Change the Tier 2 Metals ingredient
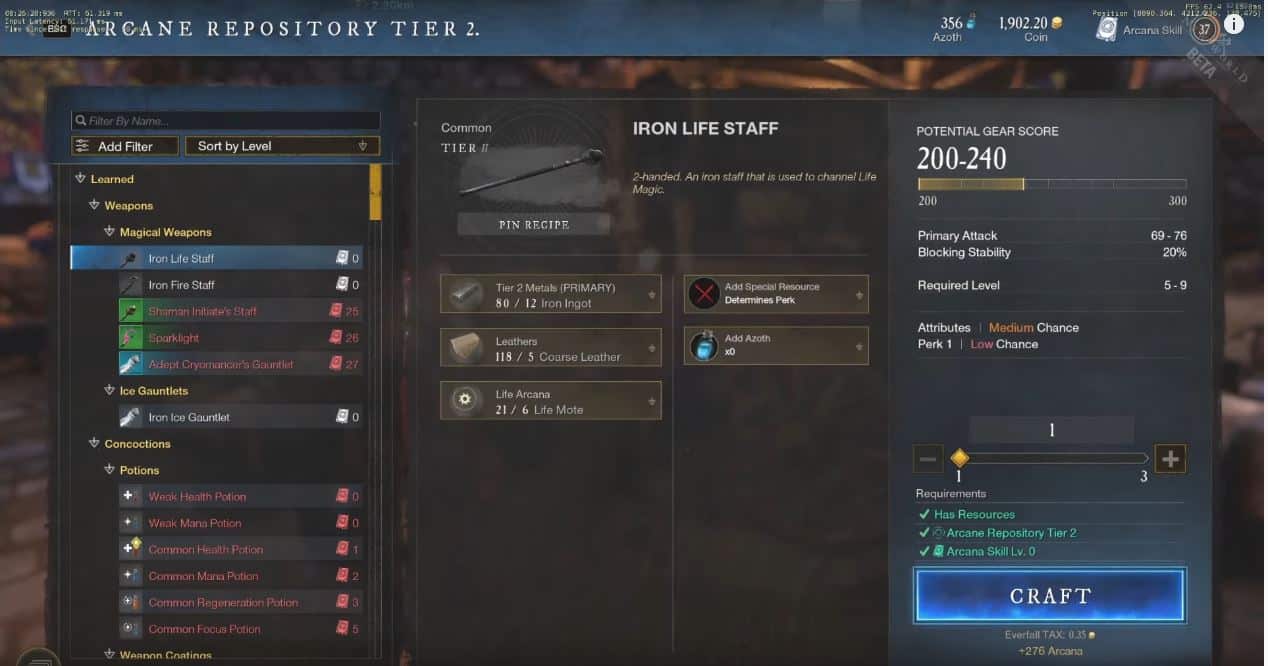Image resolution: width=1268 pixels, height=666 pixels. (x=550, y=295)
